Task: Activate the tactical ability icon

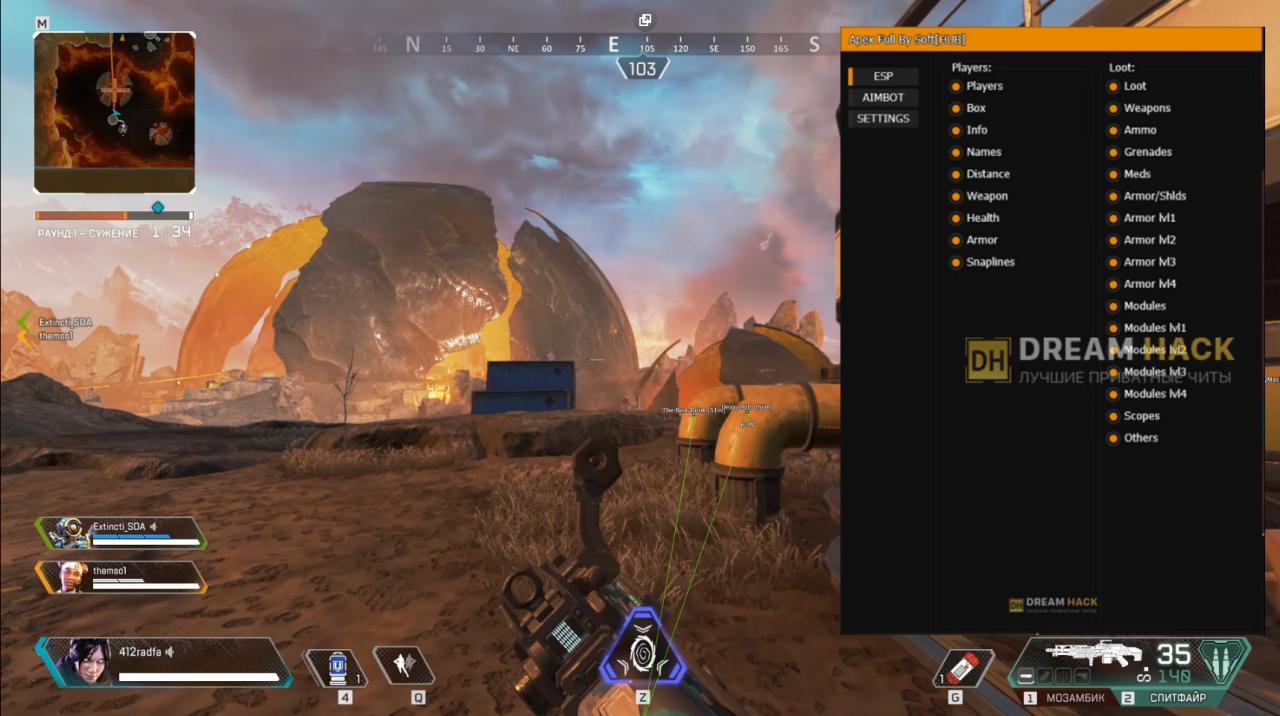Action: click(x=403, y=666)
